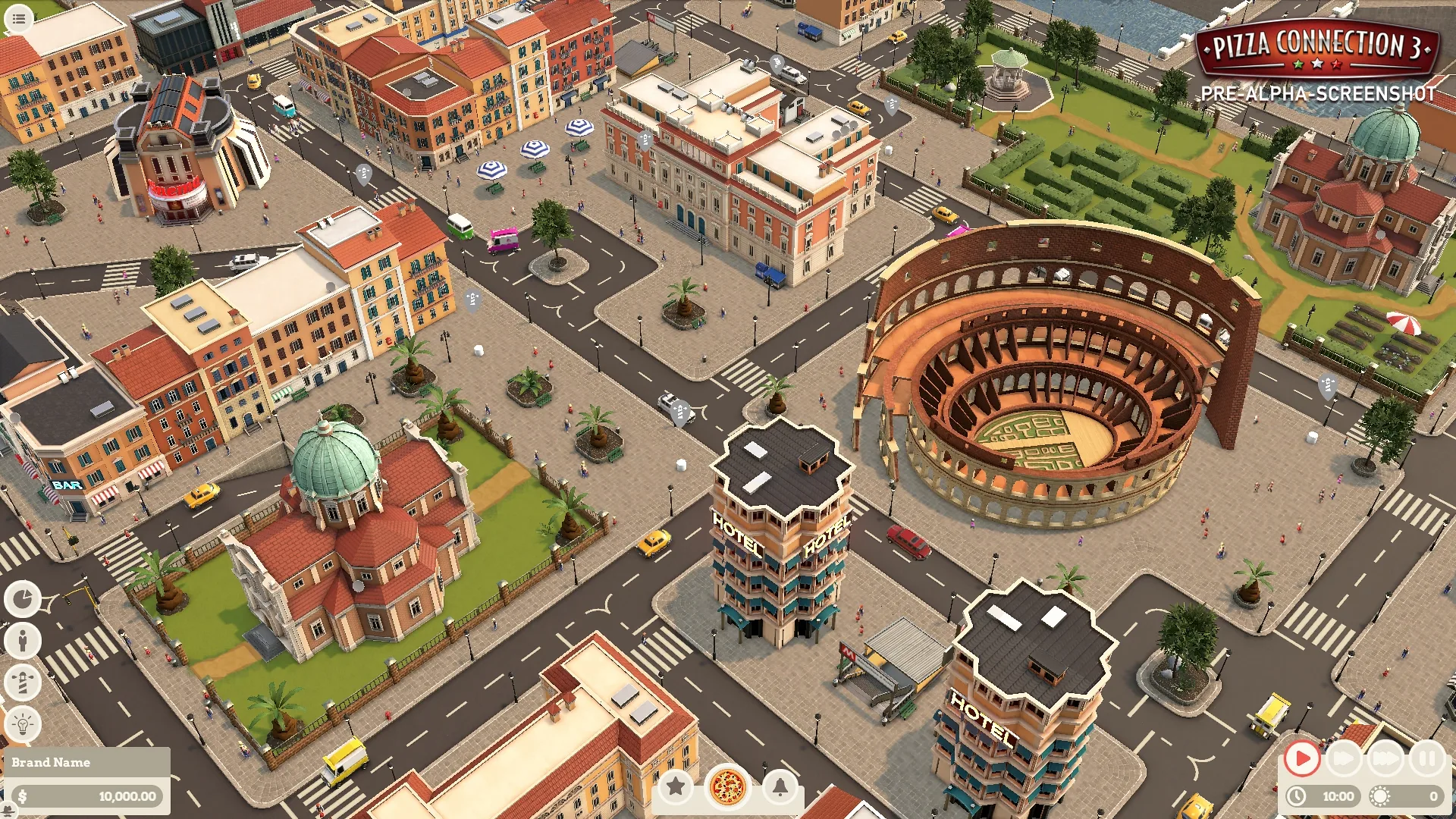Select the lighthouse icon button

click(23, 682)
